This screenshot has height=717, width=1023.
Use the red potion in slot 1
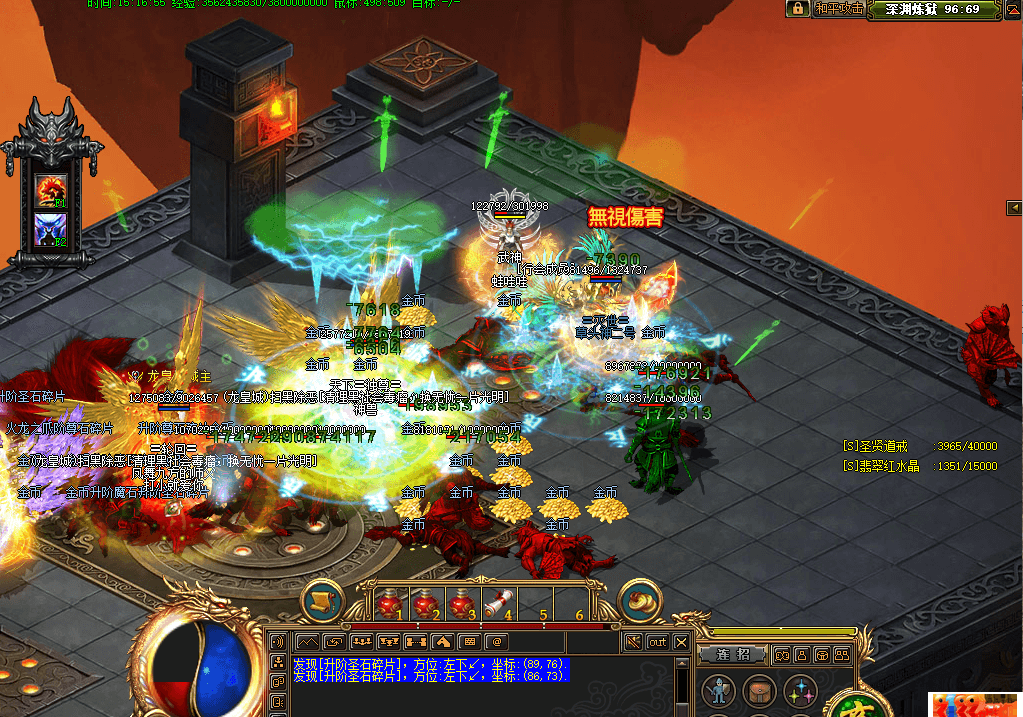[x=389, y=604]
